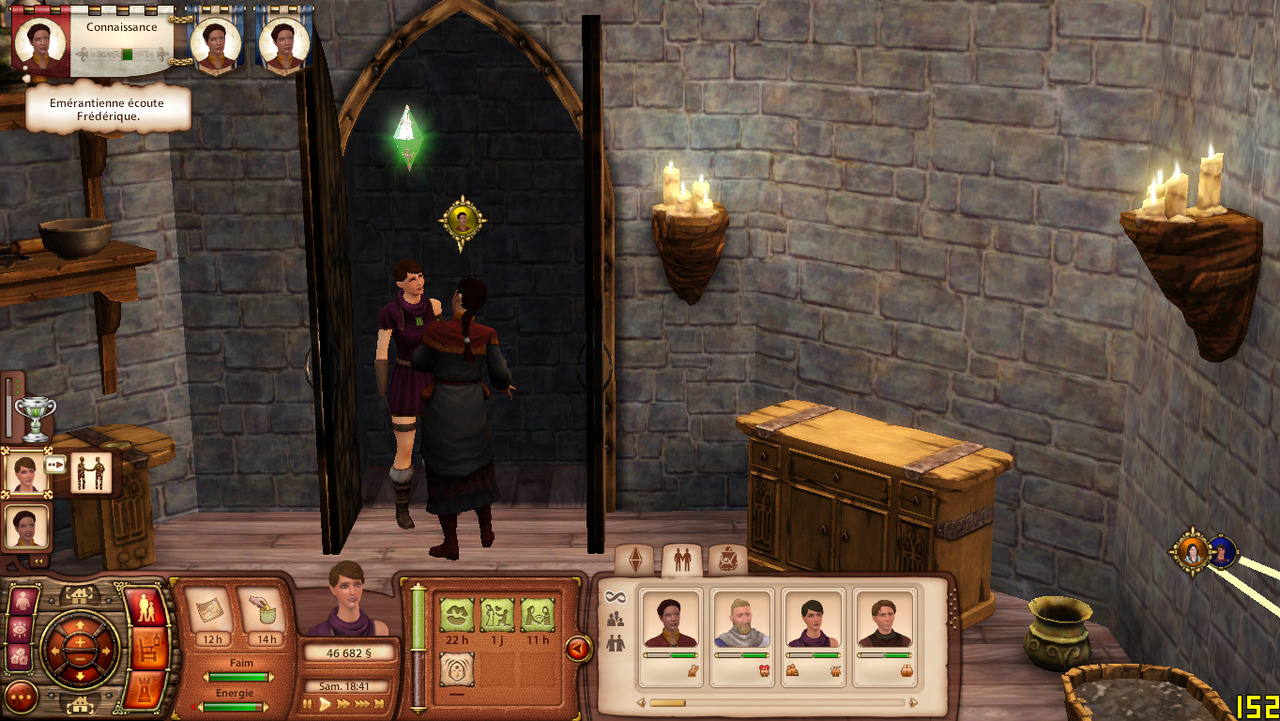
Task: Click the queued handshake interaction icon
Action: 91,473
